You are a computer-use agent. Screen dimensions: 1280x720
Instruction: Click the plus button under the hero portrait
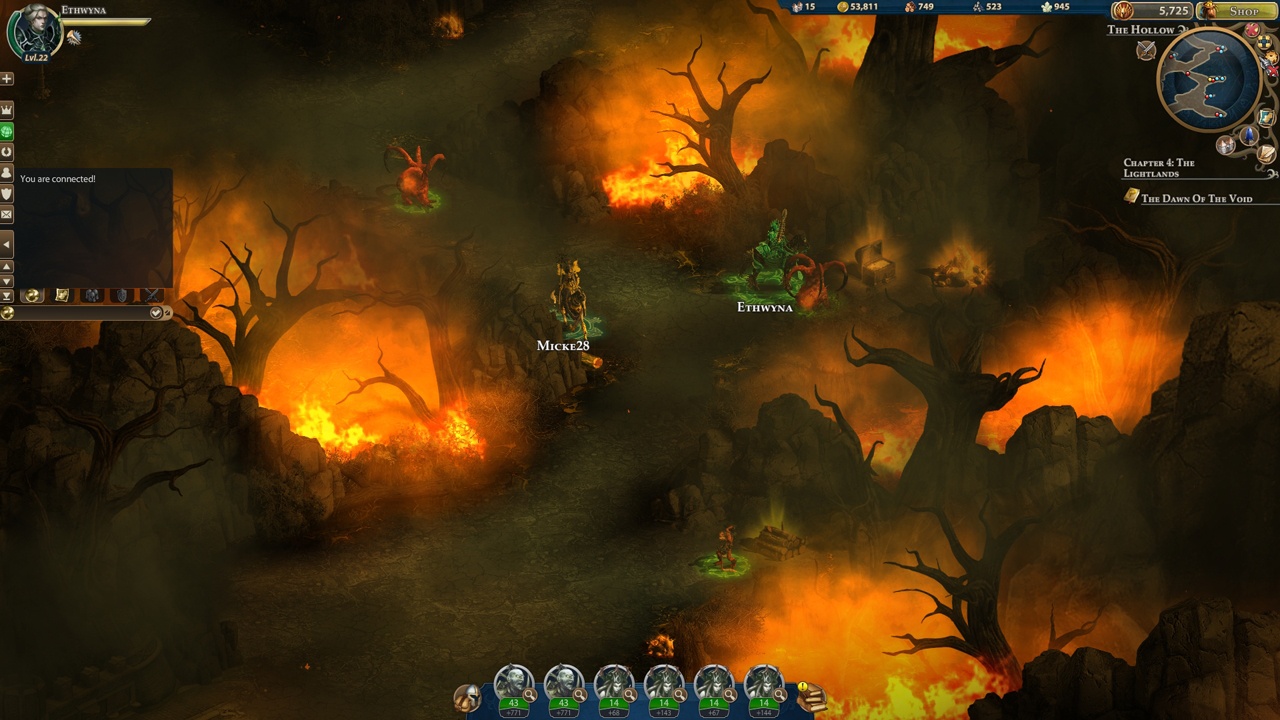(7, 78)
